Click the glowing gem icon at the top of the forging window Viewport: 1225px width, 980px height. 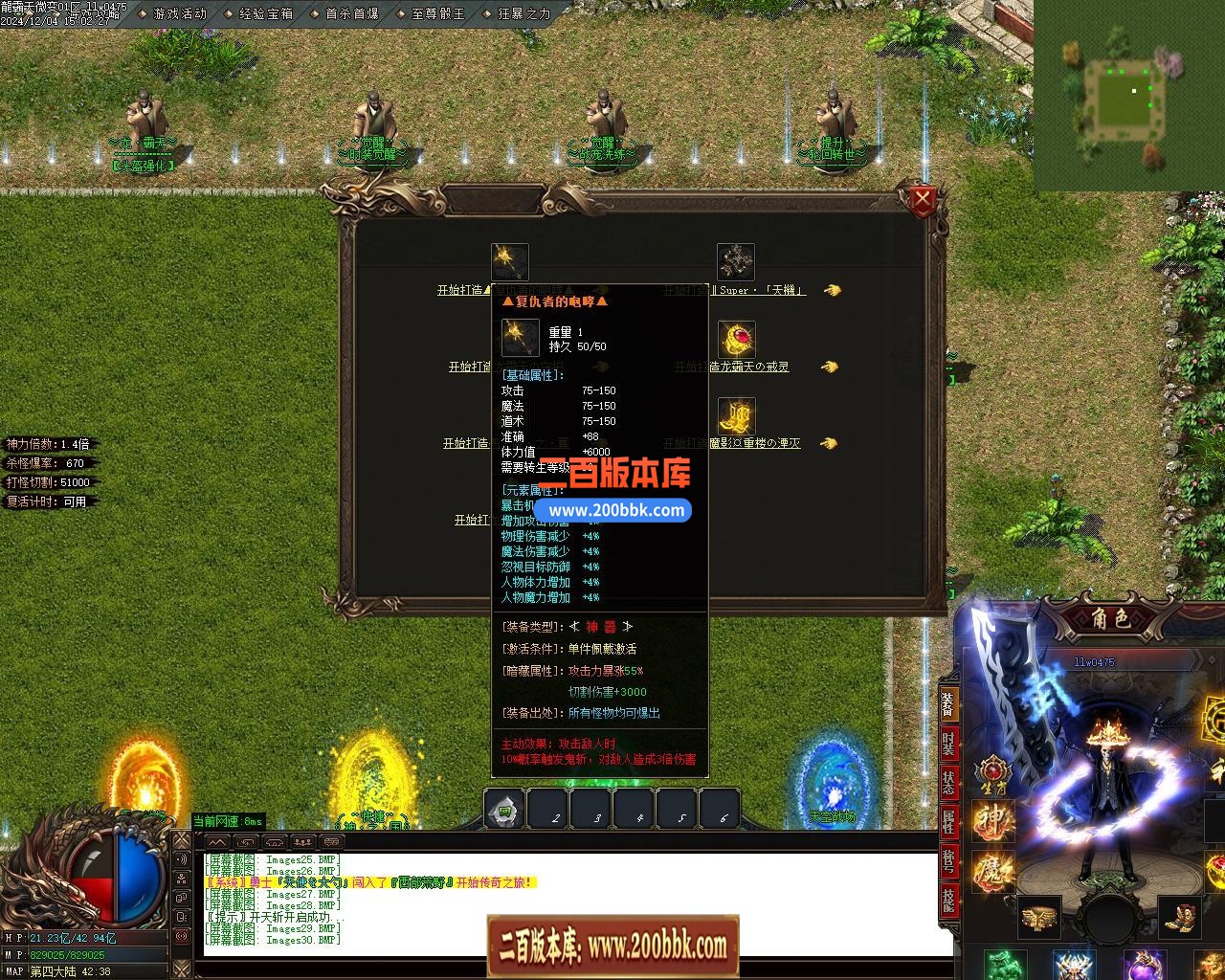tap(509, 261)
